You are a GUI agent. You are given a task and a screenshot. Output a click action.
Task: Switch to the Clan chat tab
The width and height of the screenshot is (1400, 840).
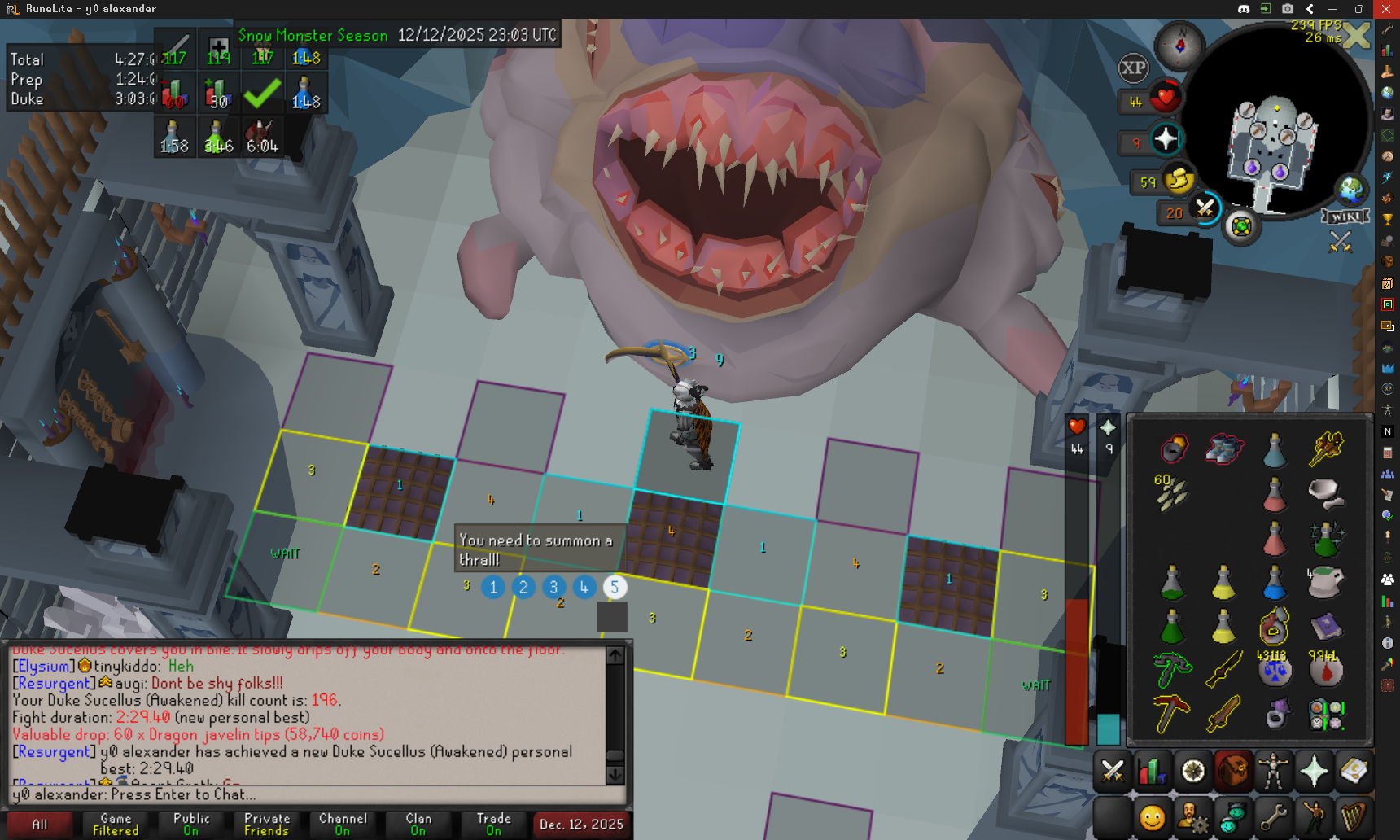pos(418,825)
